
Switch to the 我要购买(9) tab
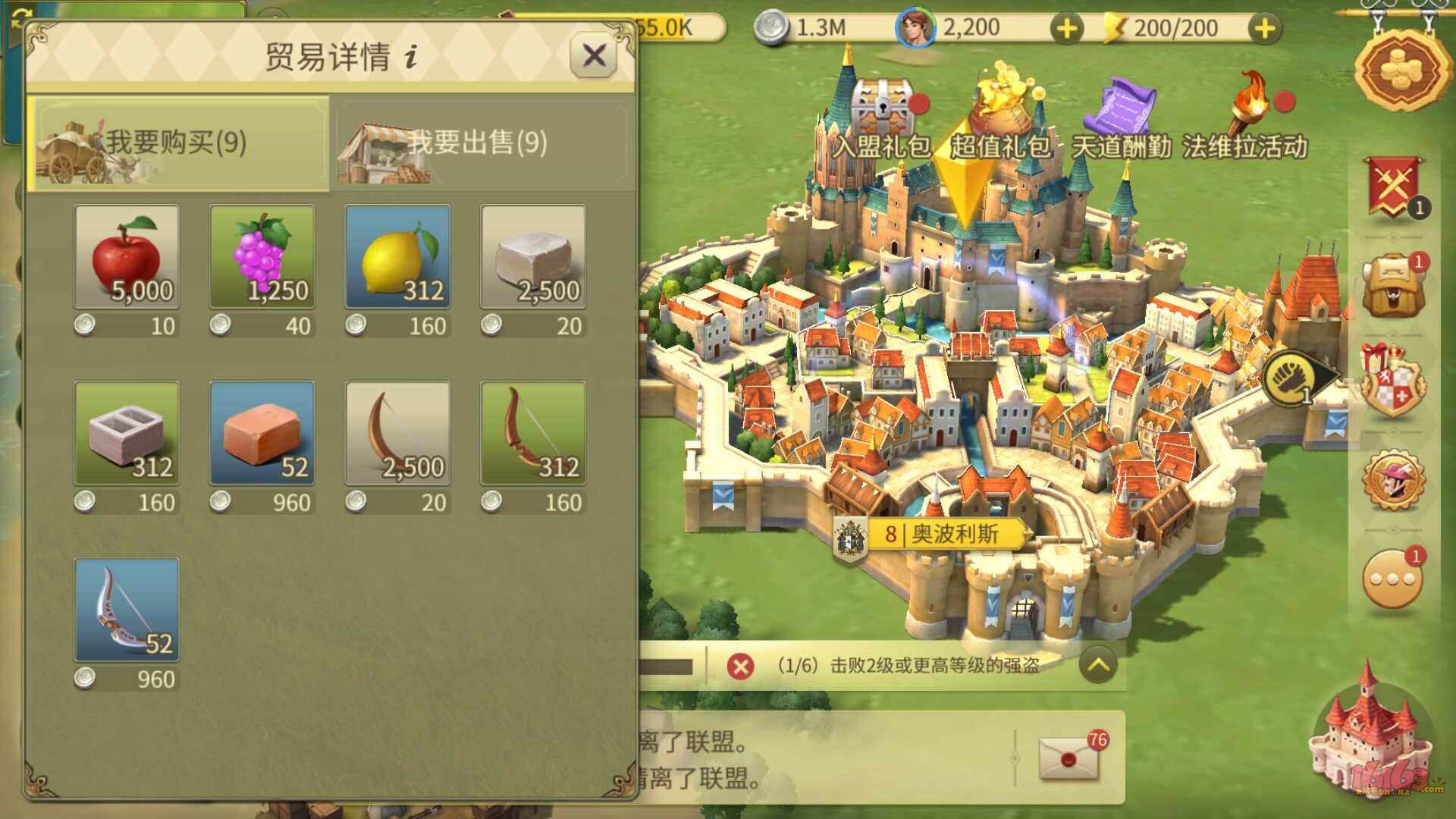pos(178,144)
